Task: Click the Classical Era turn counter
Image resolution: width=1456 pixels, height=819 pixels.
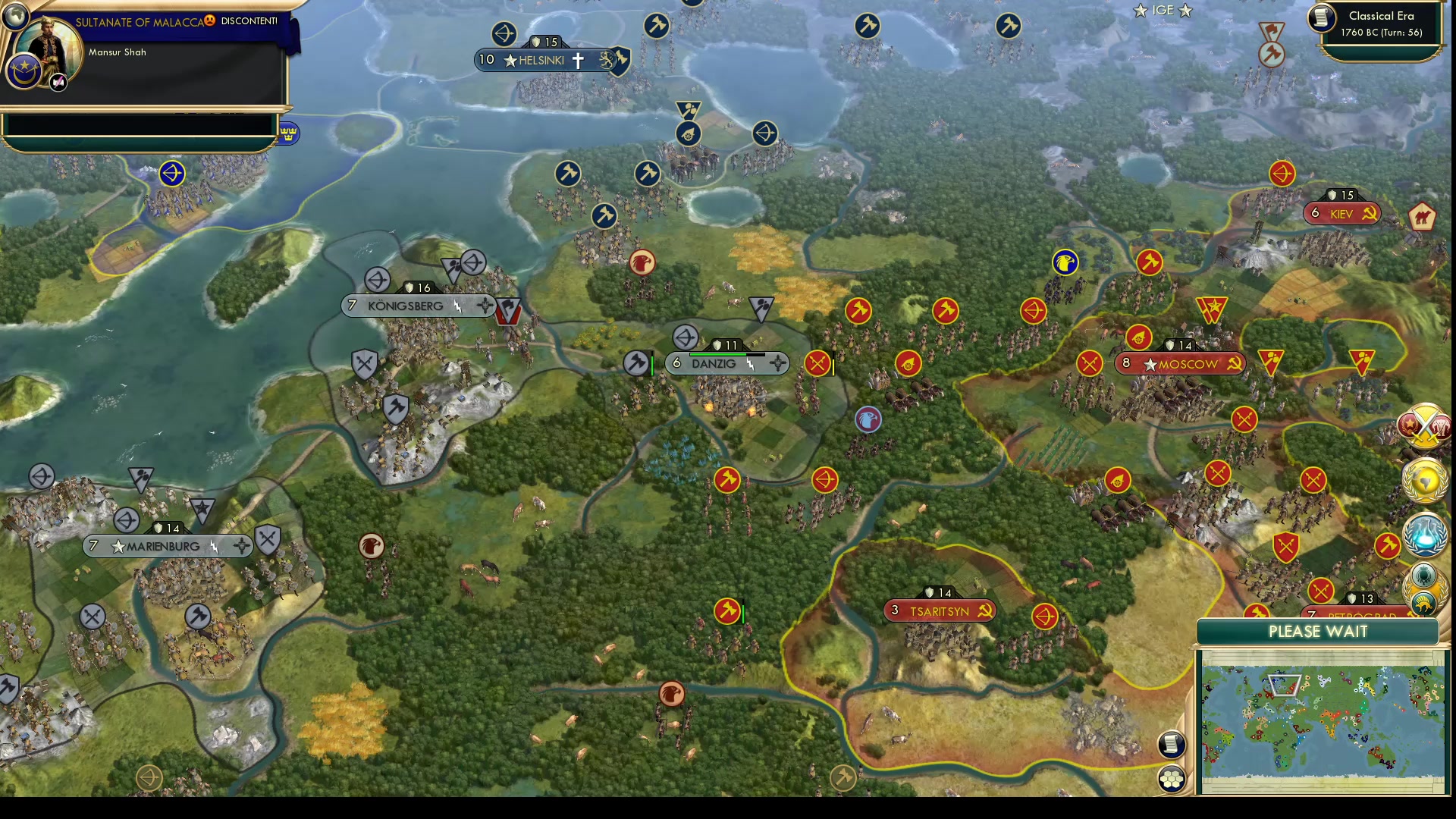Action: tap(1382, 25)
